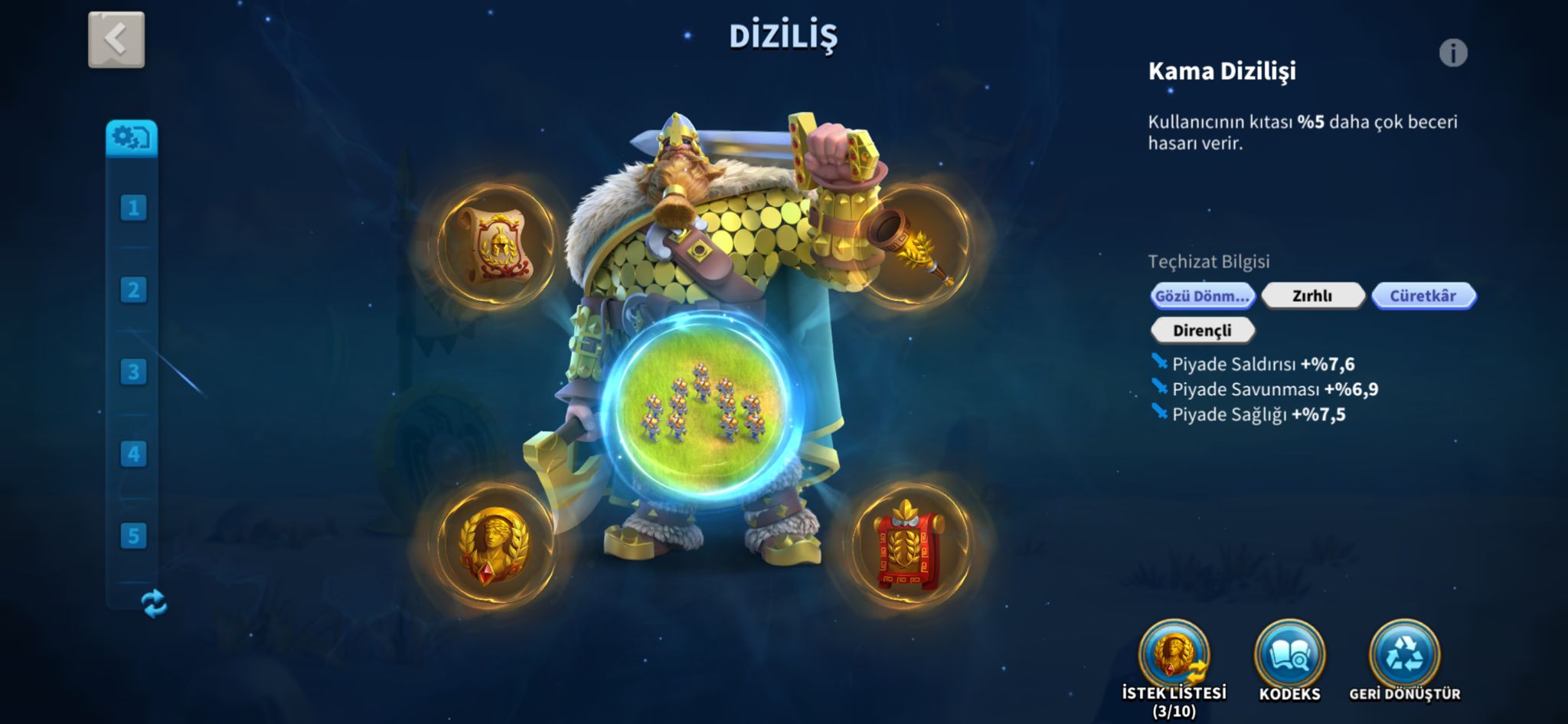Open the info details icon
This screenshot has height=724, width=1568.
pyautogui.click(x=1452, y=53)
